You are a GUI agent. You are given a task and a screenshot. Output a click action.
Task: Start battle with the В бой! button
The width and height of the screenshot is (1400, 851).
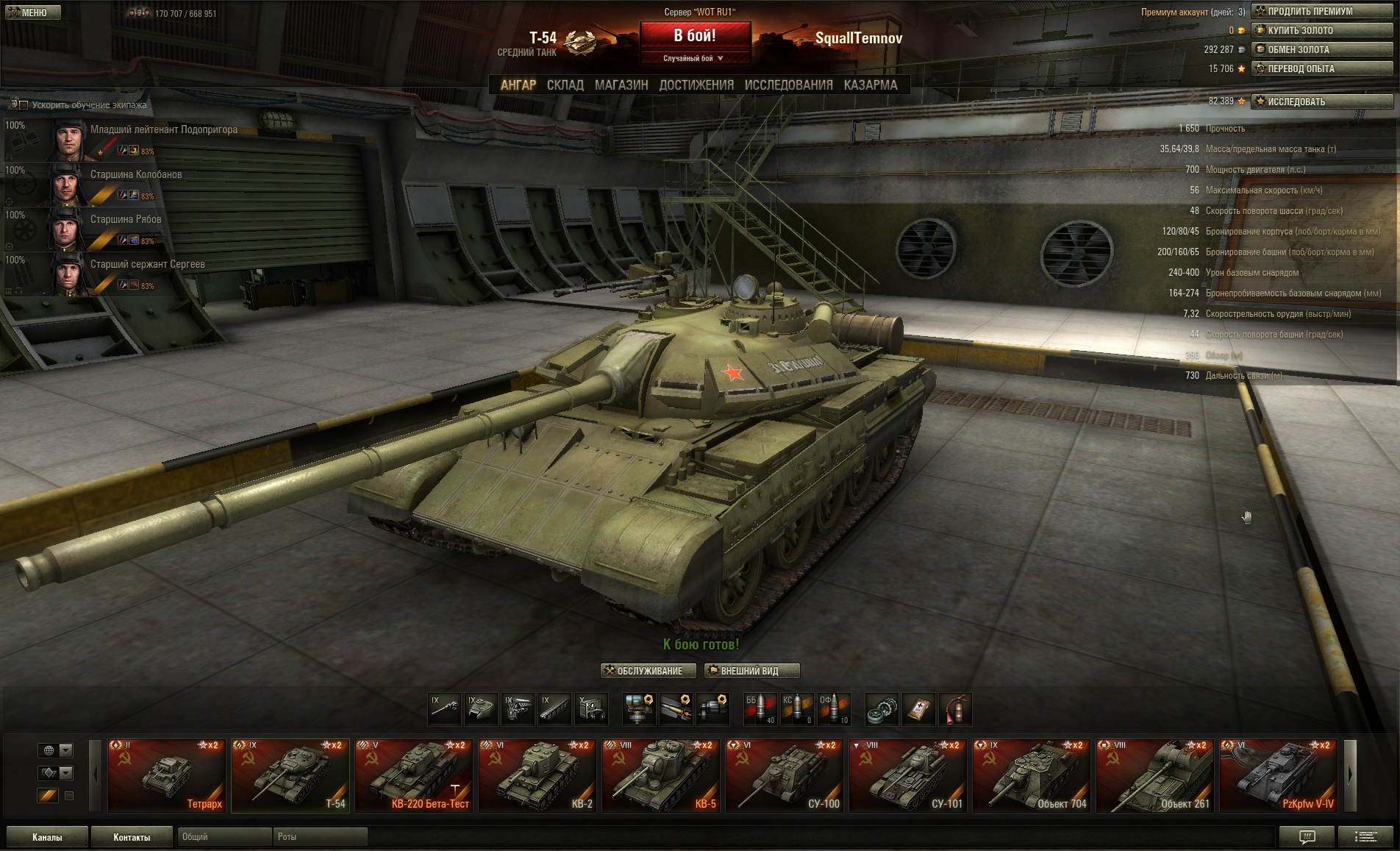[x=695, y=35]
